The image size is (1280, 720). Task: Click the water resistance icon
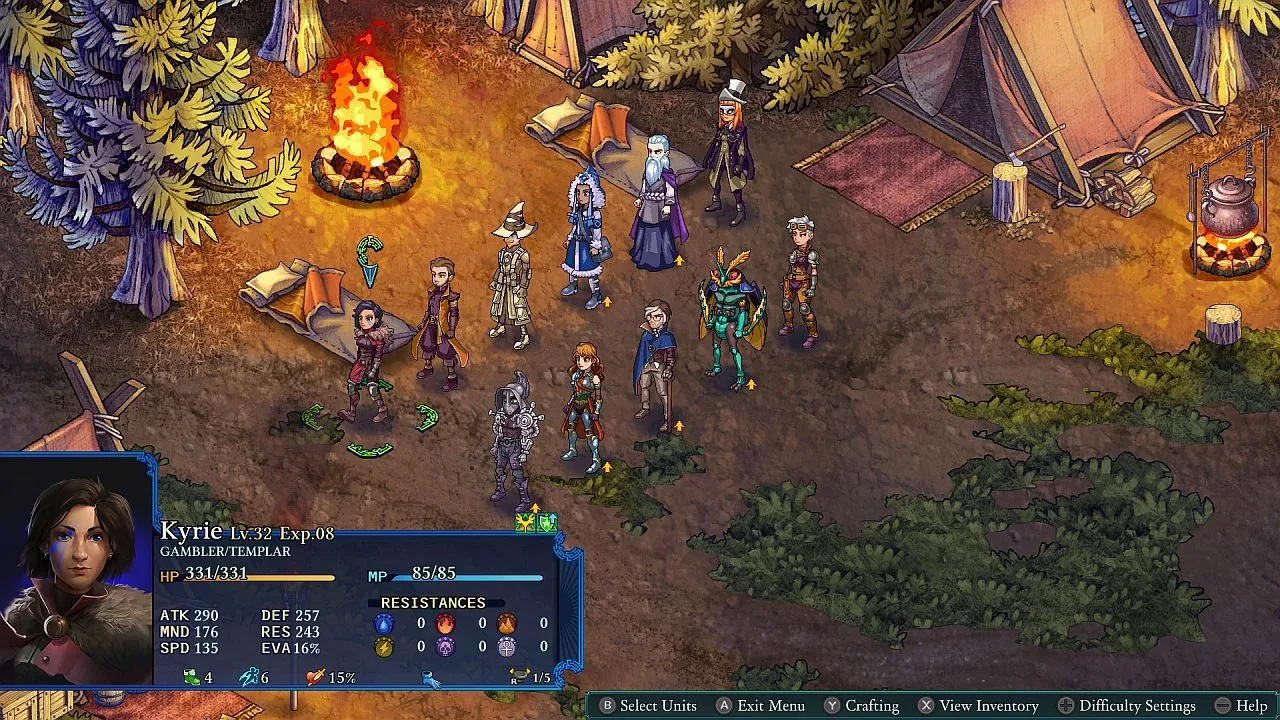pyautogui.click(x=383, y=624)
